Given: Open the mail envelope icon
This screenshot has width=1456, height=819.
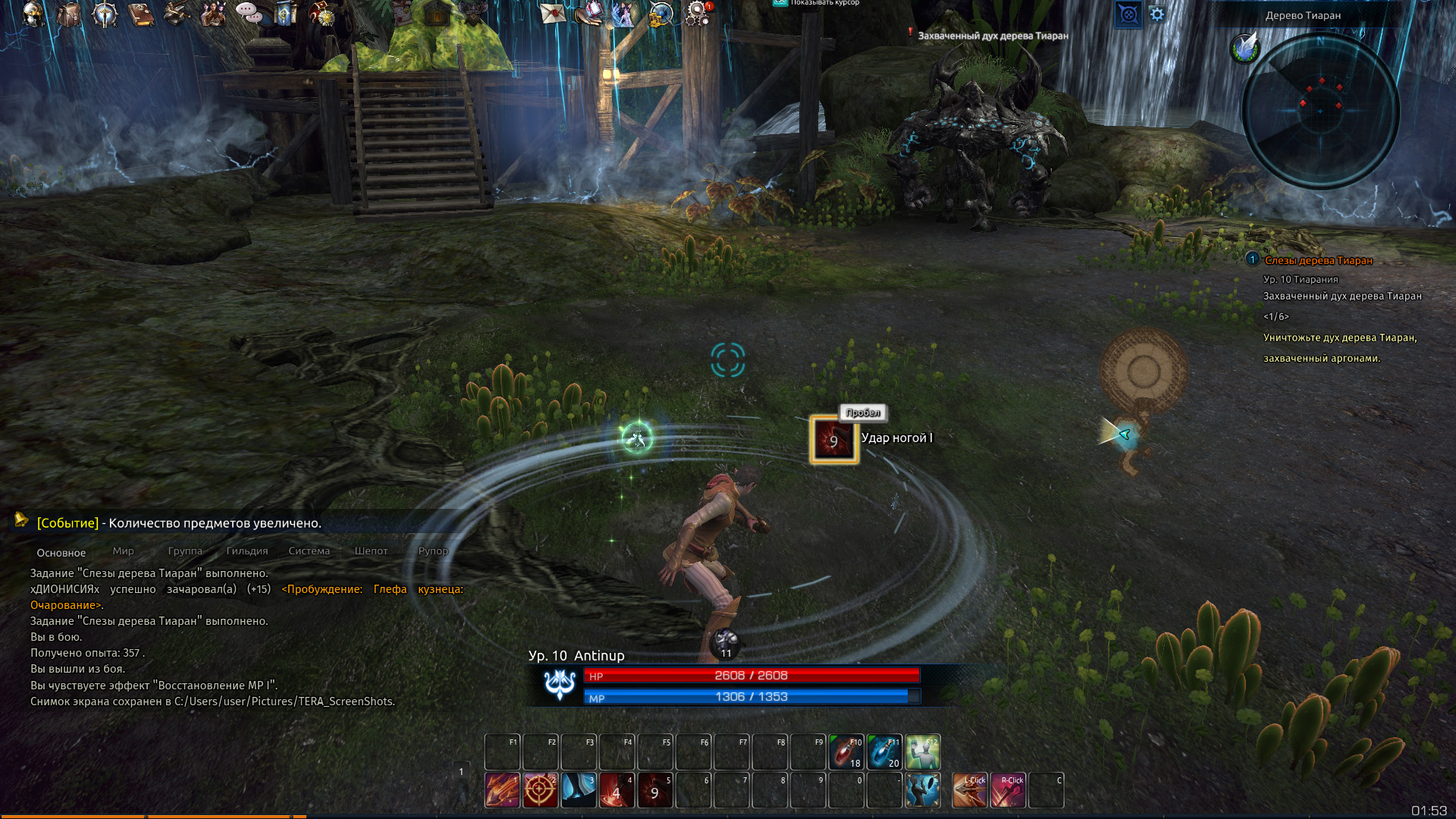Looking at the screenshot, I should tap(553, 13).
